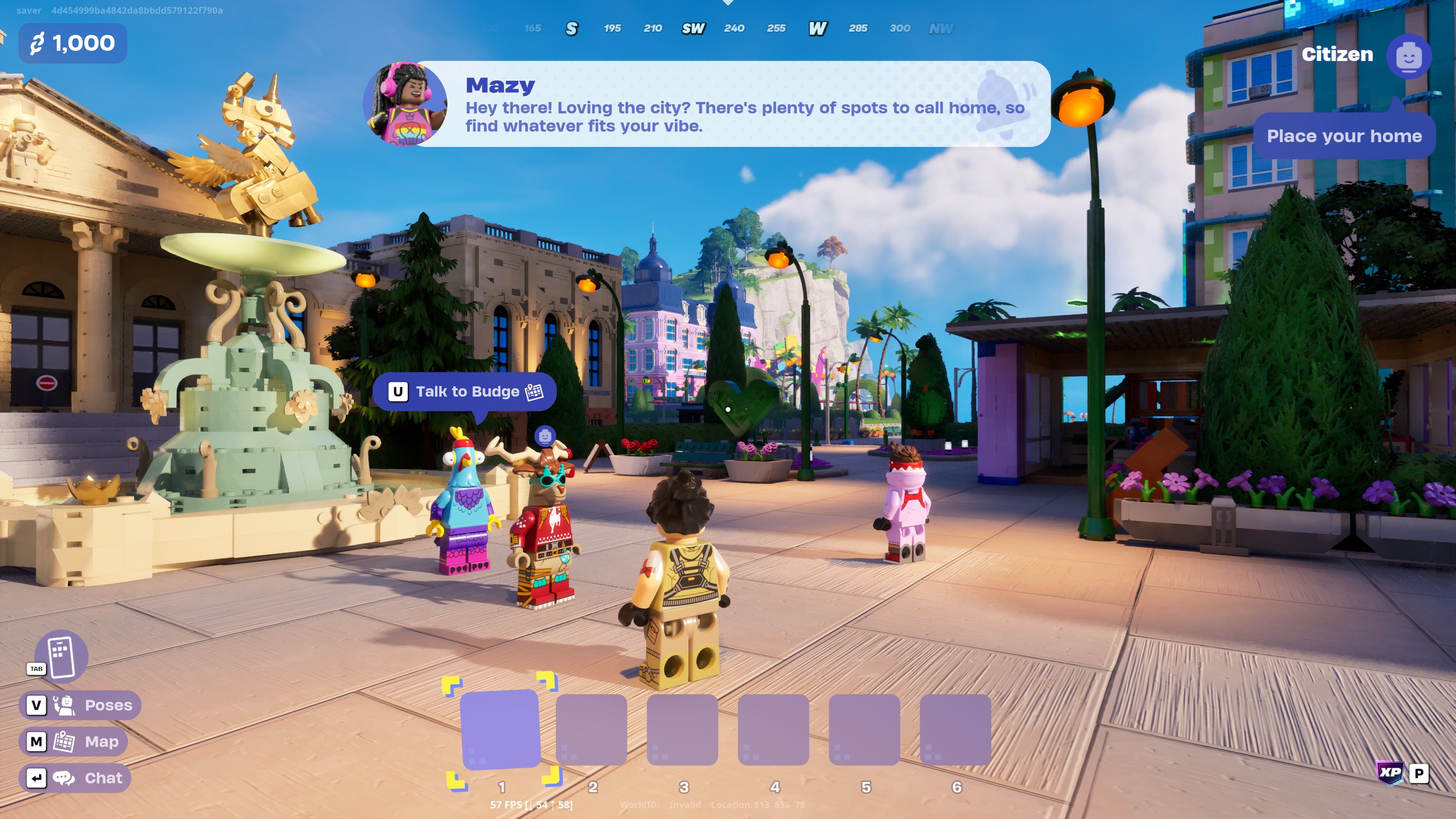This screenshot has width=1456, height=819.
Task: Click the Place your home objective
Action: click(1343, 136)
